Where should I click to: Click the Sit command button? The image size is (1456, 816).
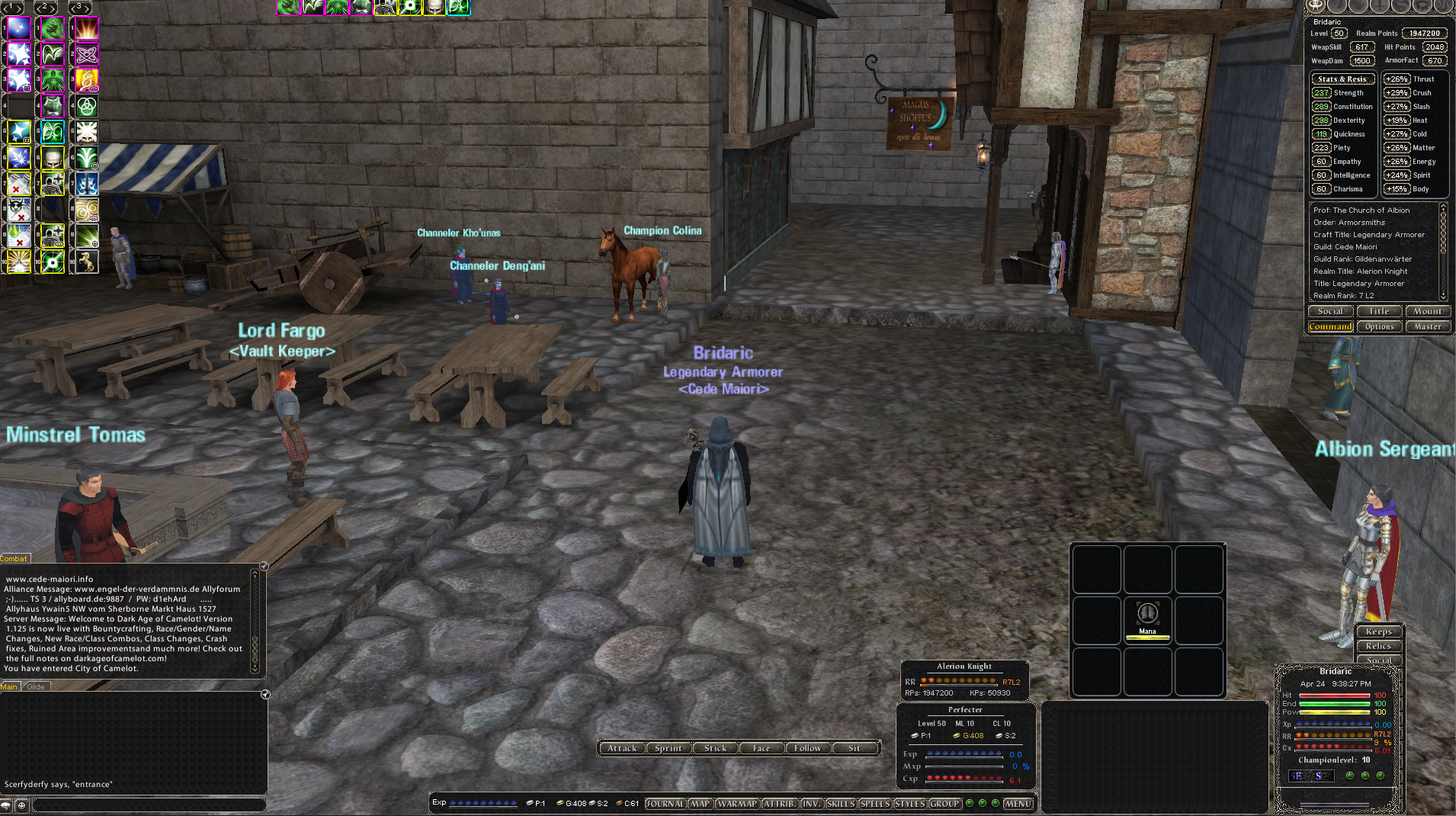[x=855, y=748]
